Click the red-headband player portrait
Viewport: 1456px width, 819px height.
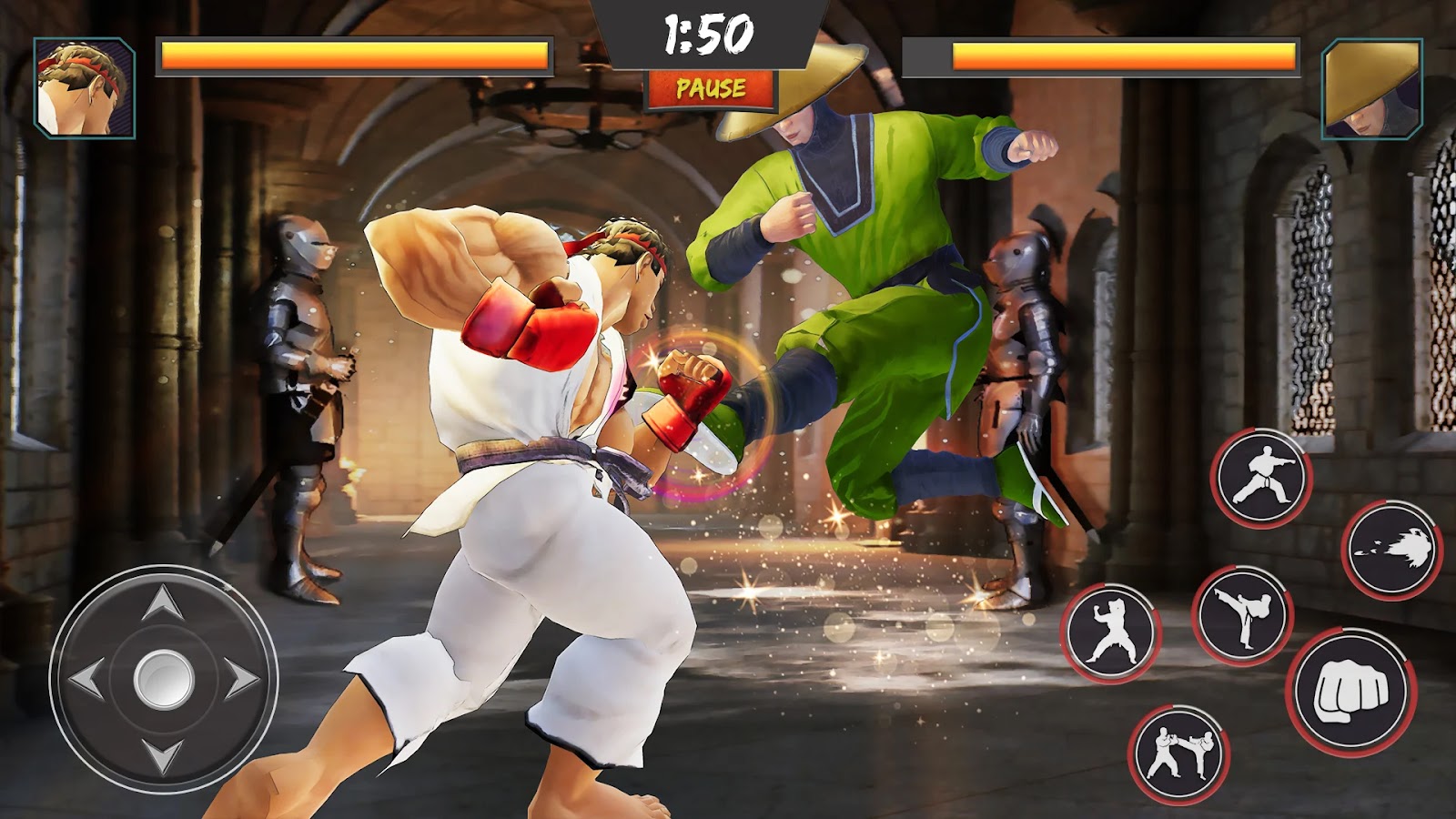point(85,88)
